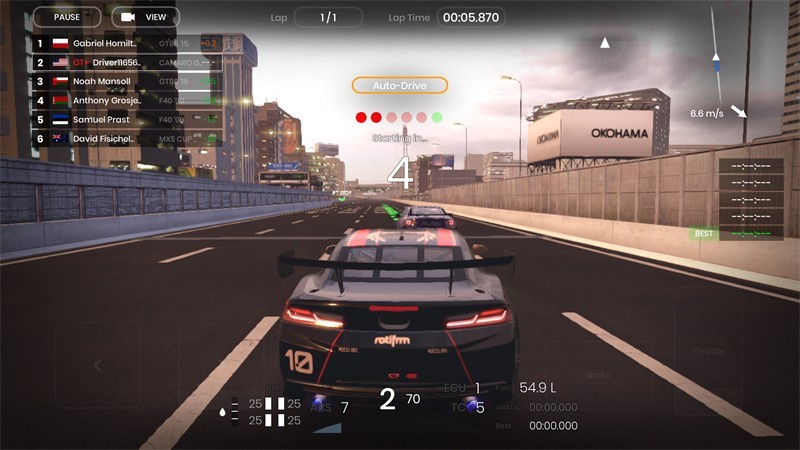Steer left with the left arrow pad
This screenshot has width=800, height=450.
click(x=98, y=366)
